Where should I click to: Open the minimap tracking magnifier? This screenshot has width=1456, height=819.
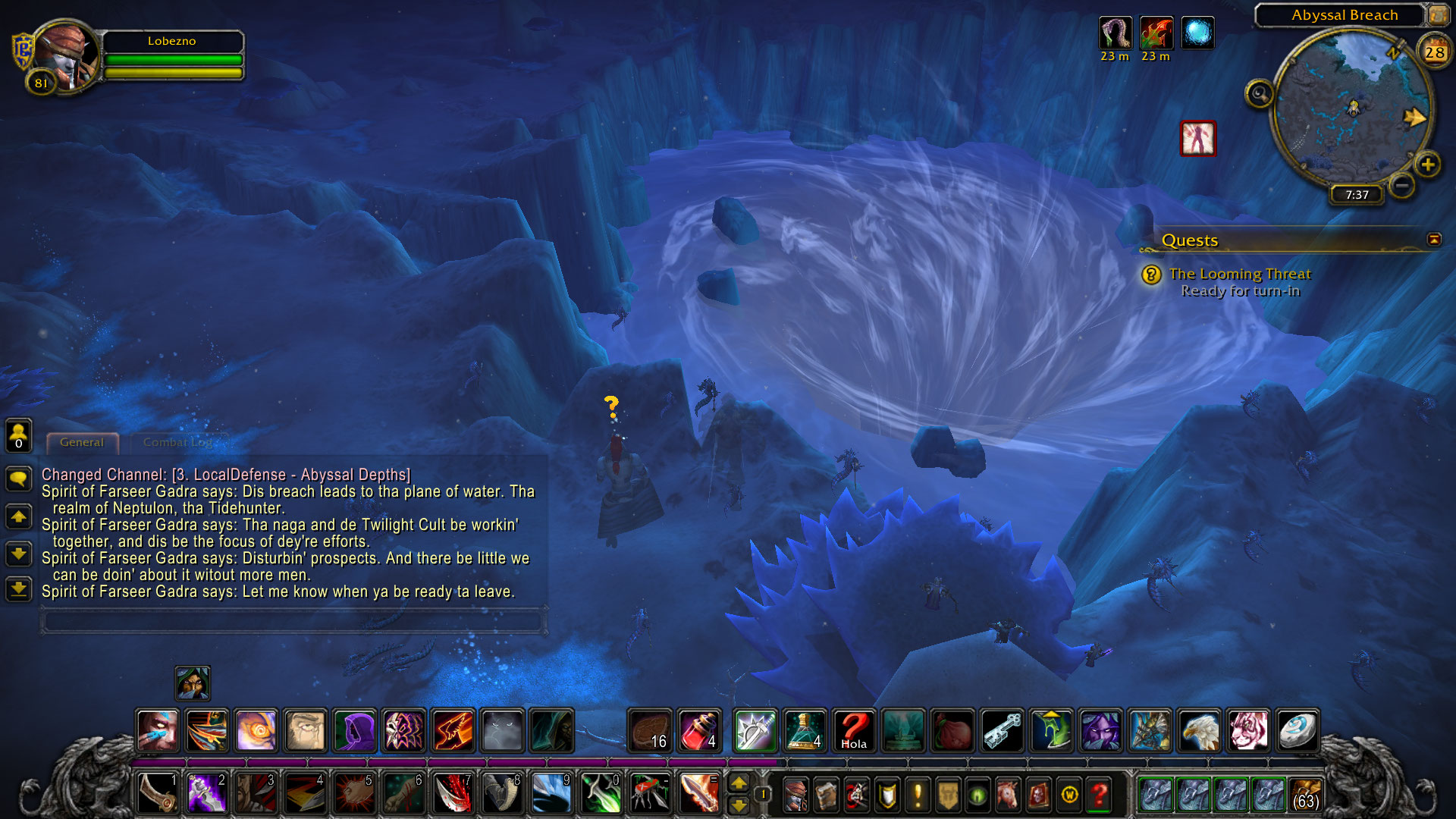click(x=1260, y=94)
